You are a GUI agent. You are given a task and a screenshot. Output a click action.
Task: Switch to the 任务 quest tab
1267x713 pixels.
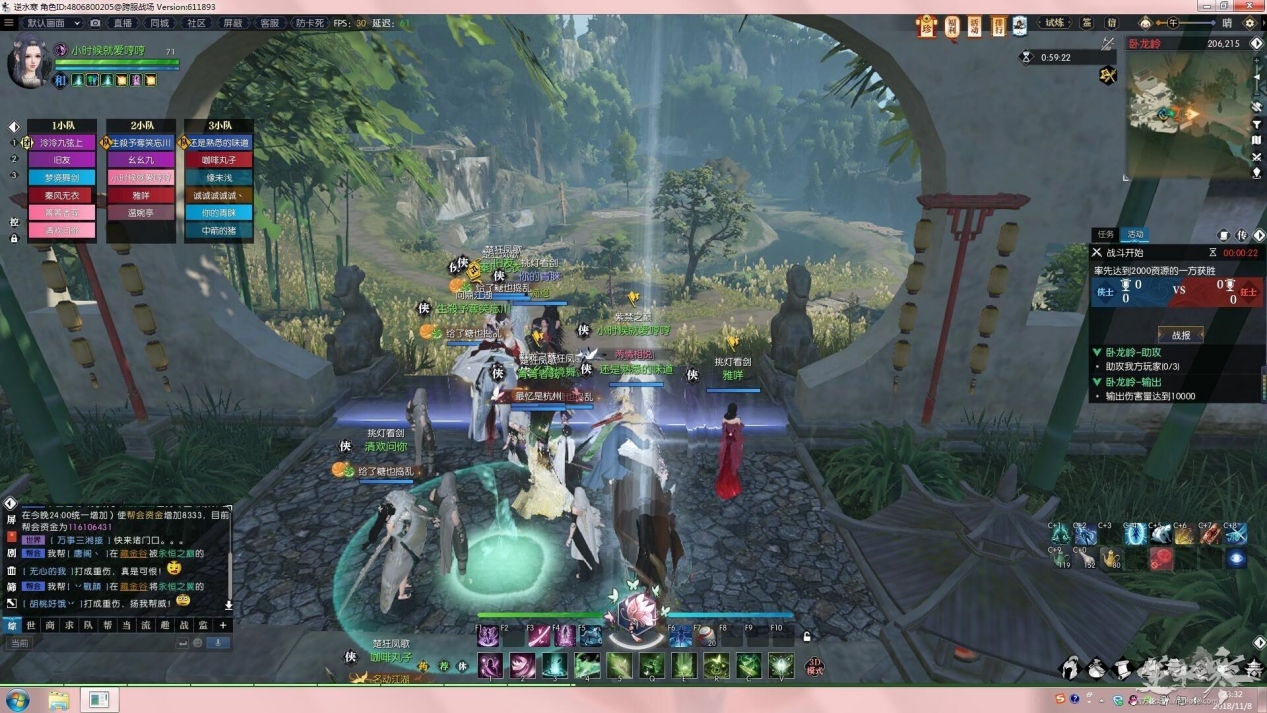[1106, 234]
